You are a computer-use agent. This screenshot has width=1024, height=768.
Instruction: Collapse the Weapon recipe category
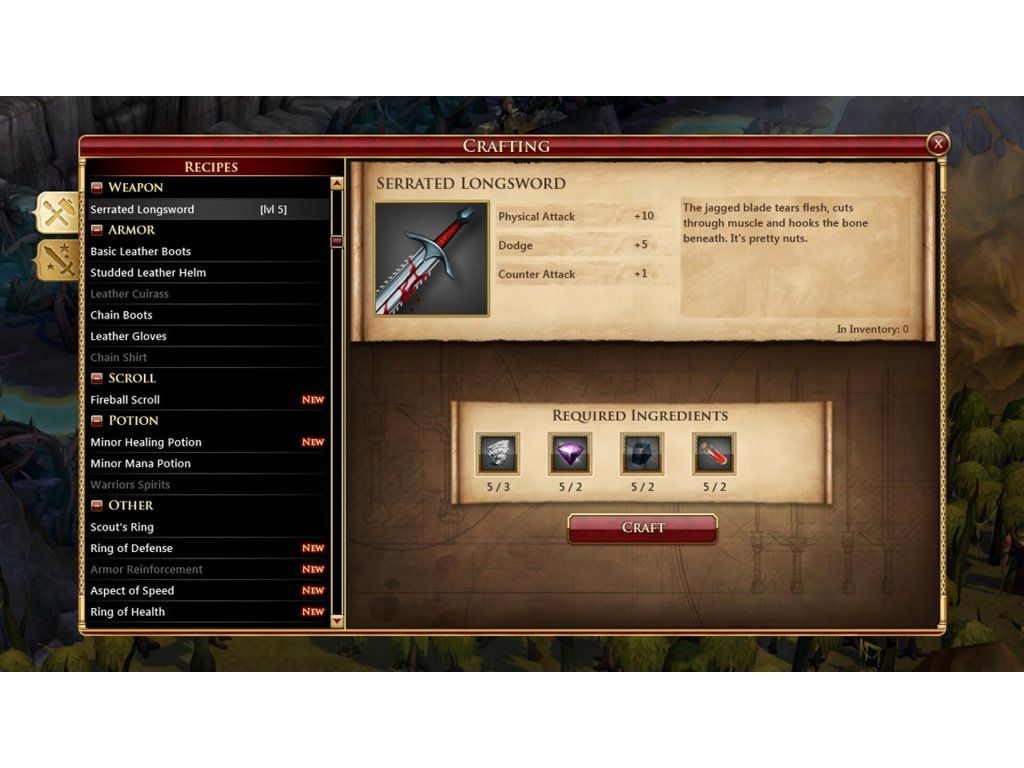[97, 188]
